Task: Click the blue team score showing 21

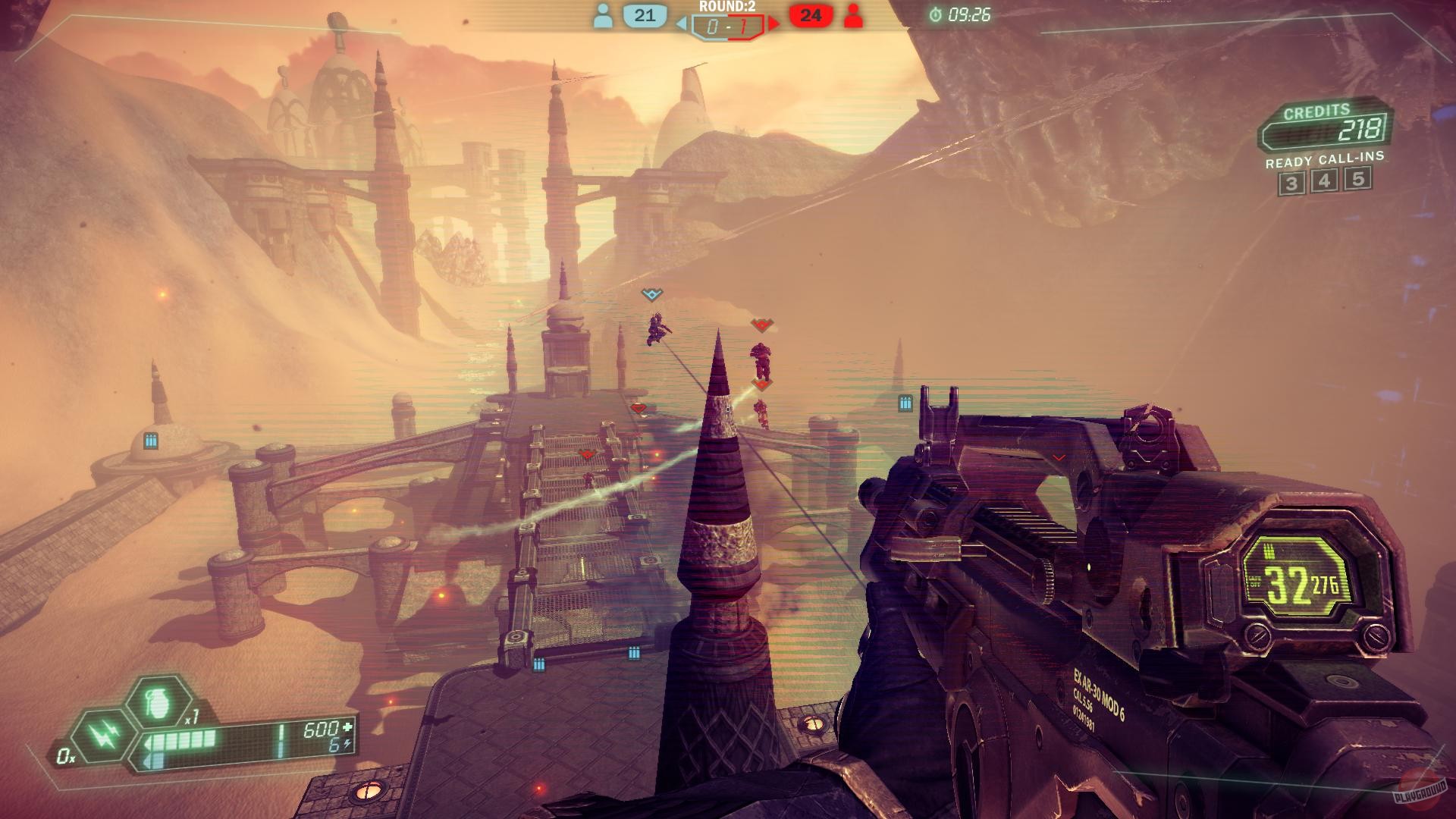Action: click(x=645, y=17)
